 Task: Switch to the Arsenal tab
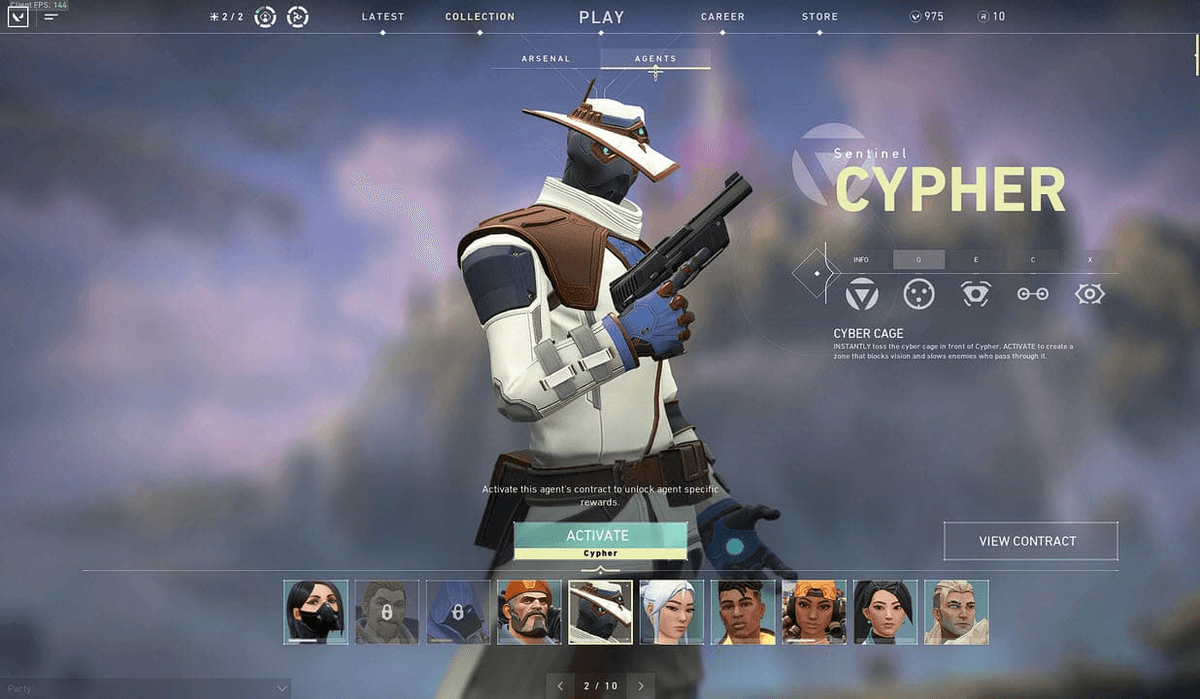pyautogui.click(x=546, y=59)
